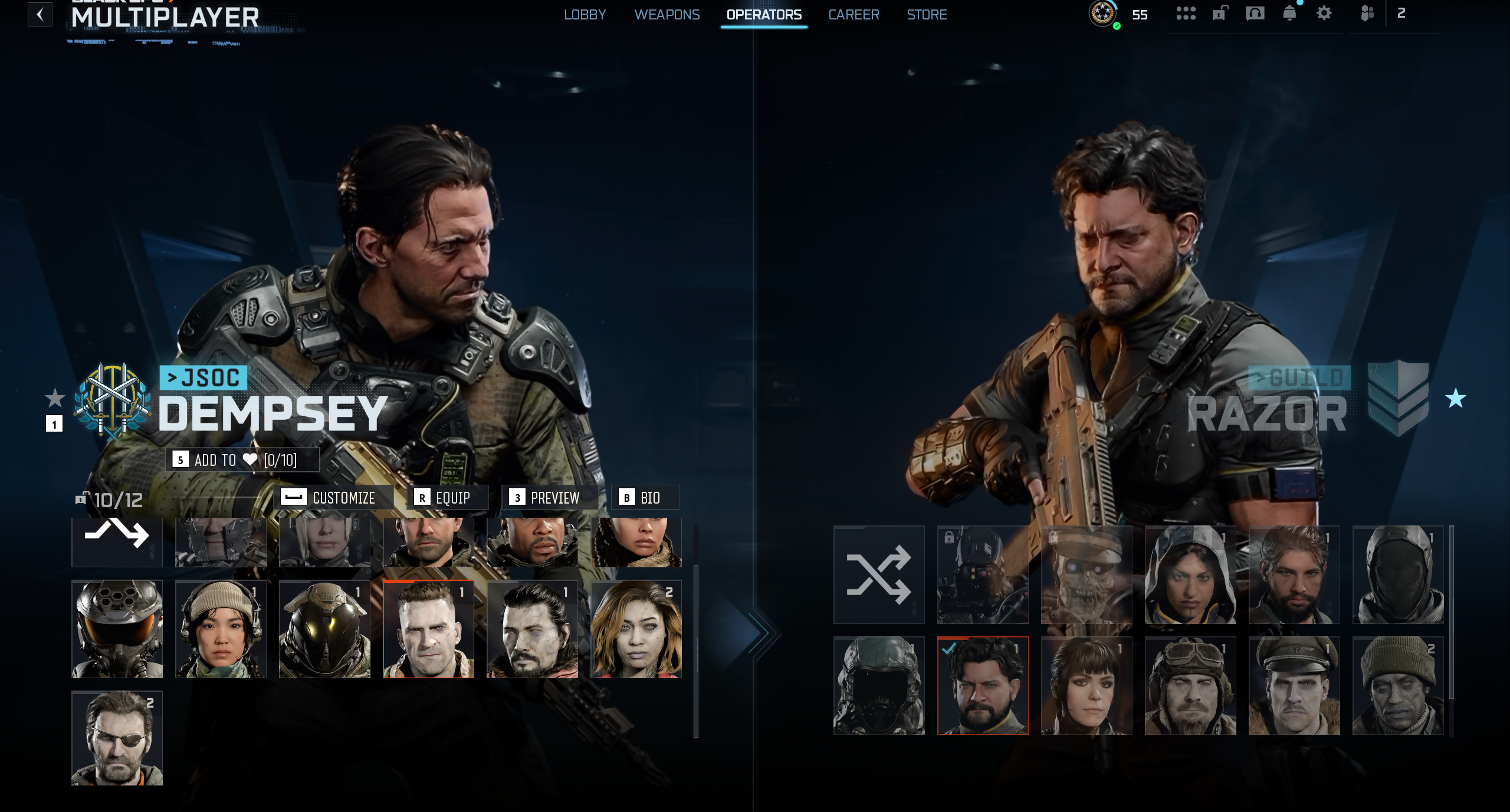This screenshot has height=812, width=1510.
Task: Pick the Guild shuffle random operator tile
Action: [x=879, y=575]
